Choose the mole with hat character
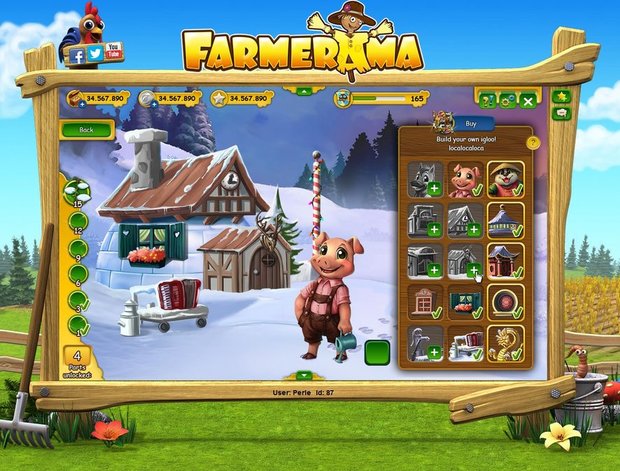Screen dimensions: 620x471 pos(506,179)
